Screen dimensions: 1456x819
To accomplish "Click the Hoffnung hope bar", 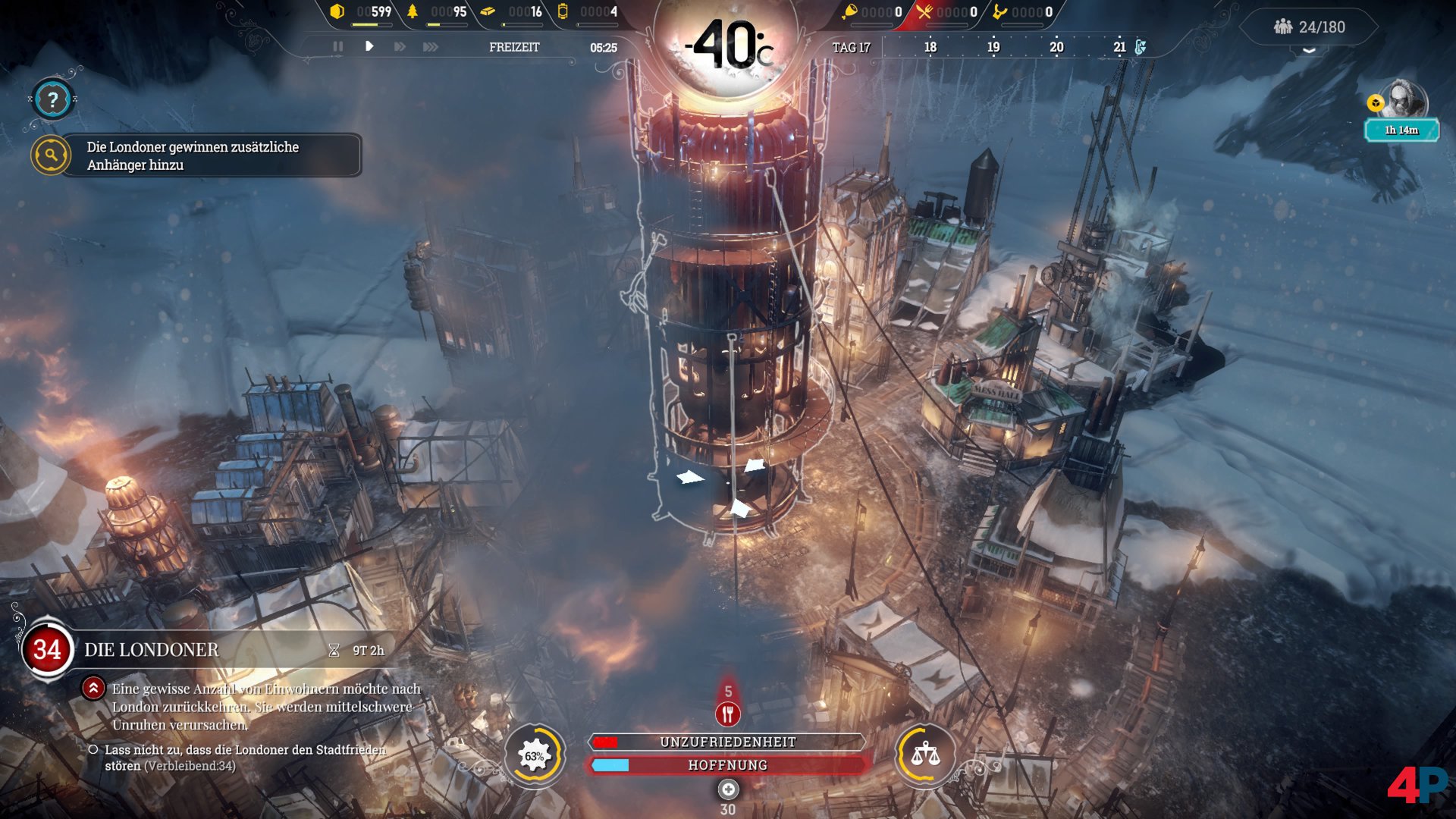I will 727,765.
